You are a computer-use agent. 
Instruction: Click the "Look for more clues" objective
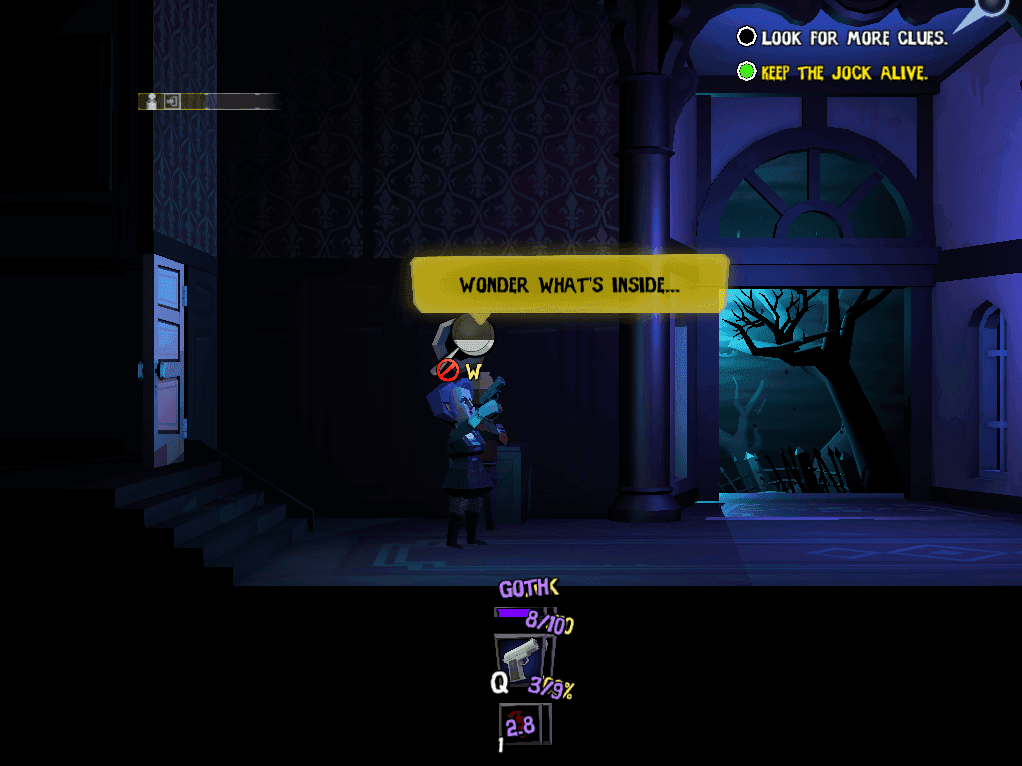click(x=843, y=38)
